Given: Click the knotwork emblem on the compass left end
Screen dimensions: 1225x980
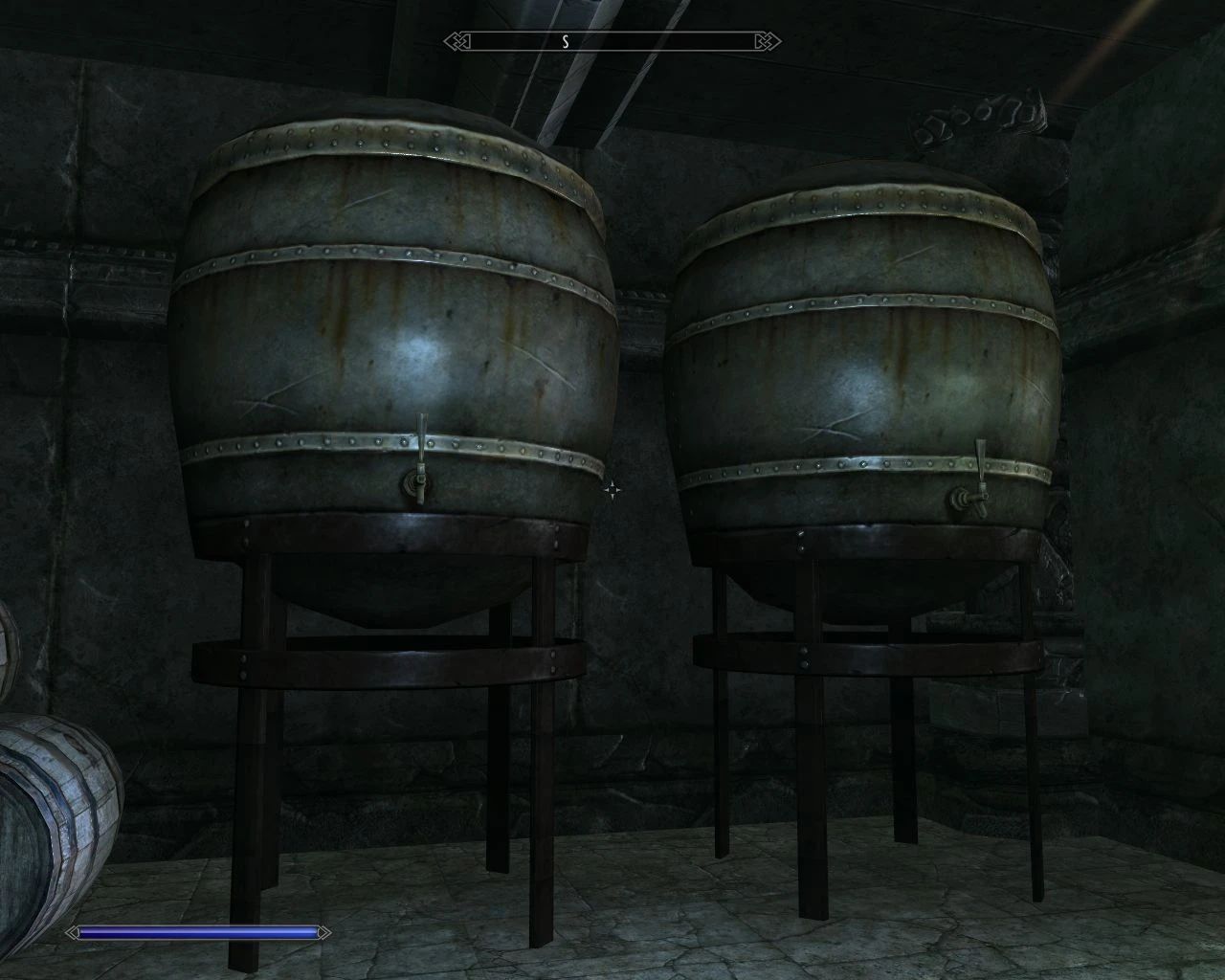Looking at the screenshot, I should point(457,41).
